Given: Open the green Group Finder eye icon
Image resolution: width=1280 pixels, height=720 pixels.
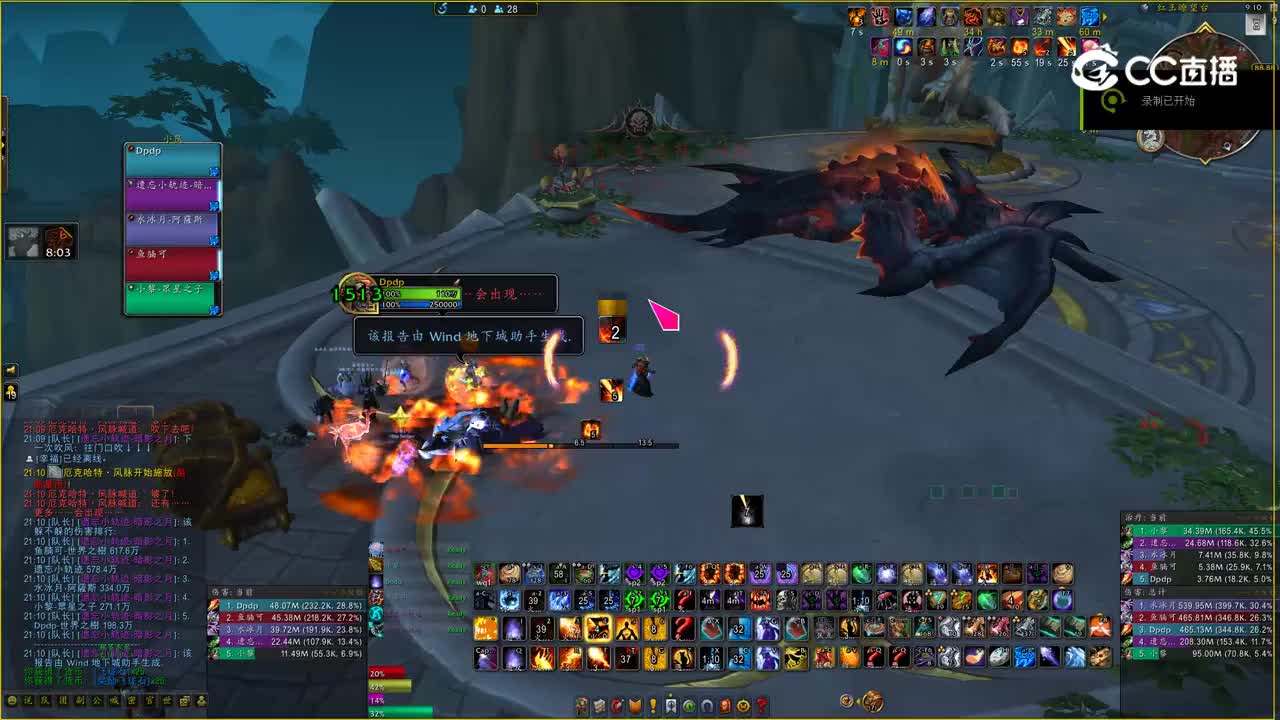Looking at the screenshot, I should tap(690, 705).
